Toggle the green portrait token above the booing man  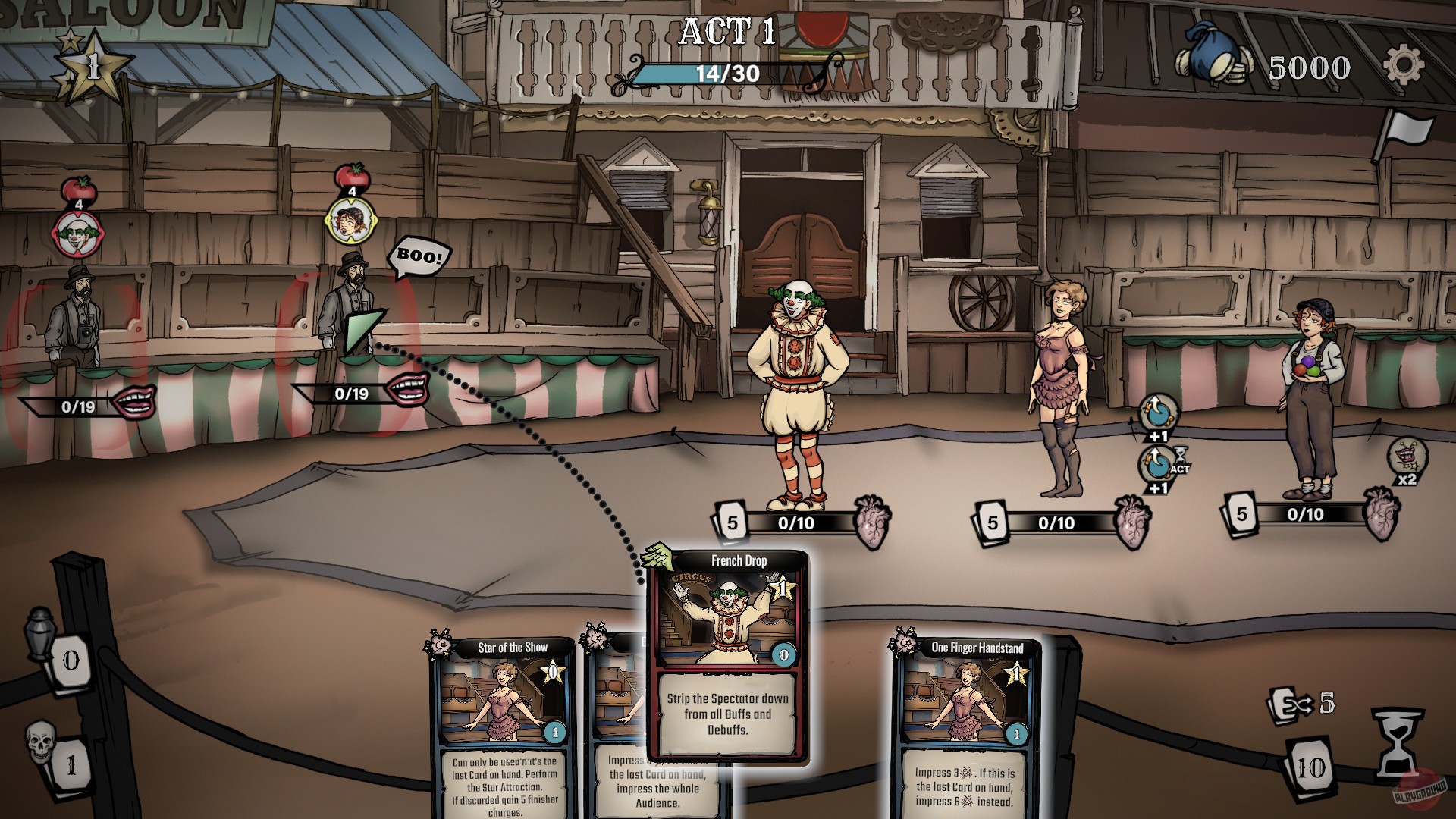pyautogui.click(x=350, y=222)
